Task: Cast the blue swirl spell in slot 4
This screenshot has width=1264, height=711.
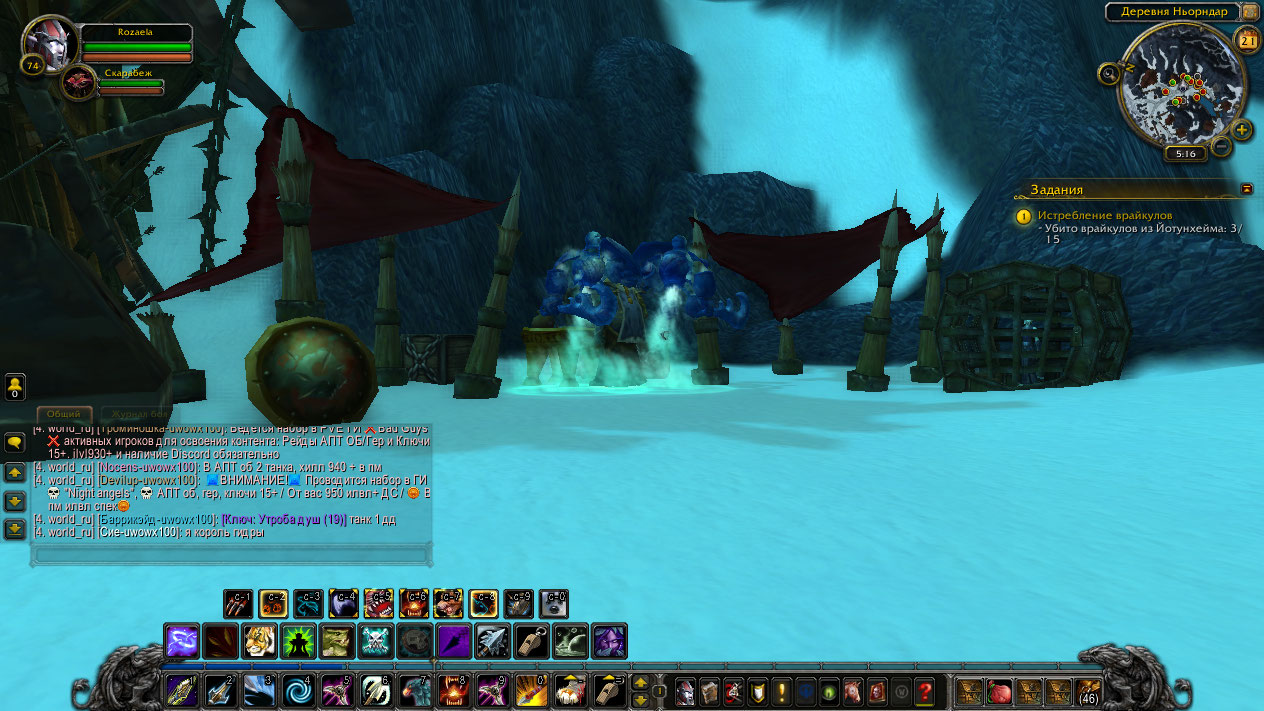Action: click(299, 691)
